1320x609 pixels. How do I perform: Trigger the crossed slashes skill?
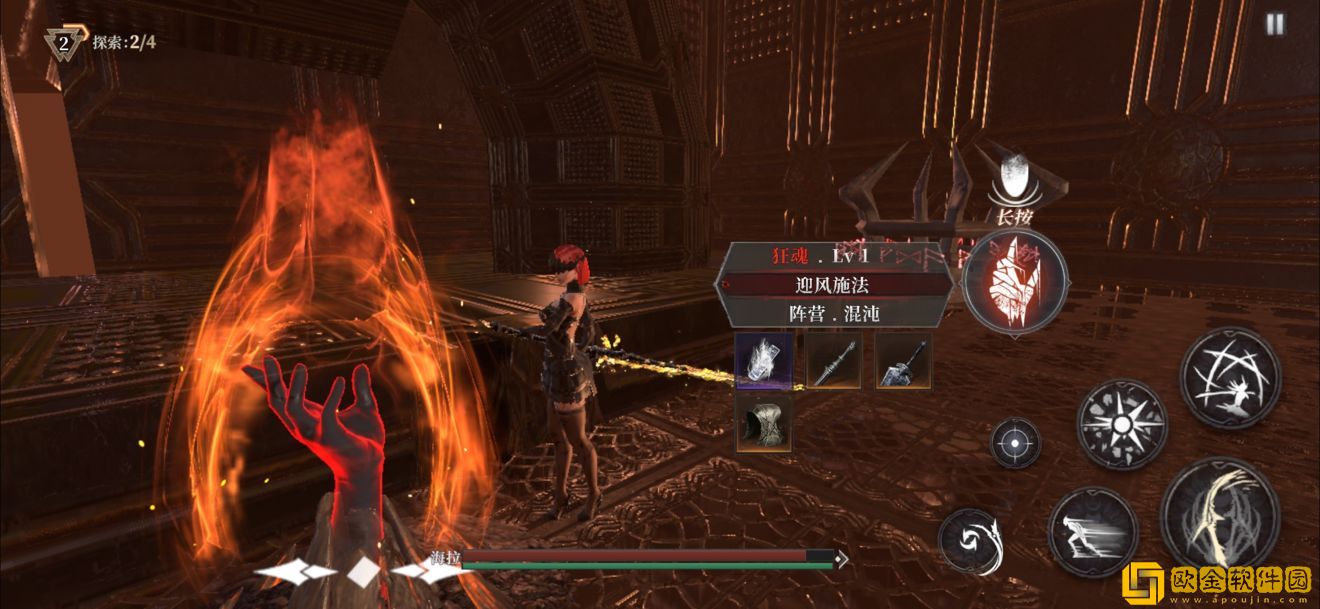[x=1230, y=378]
